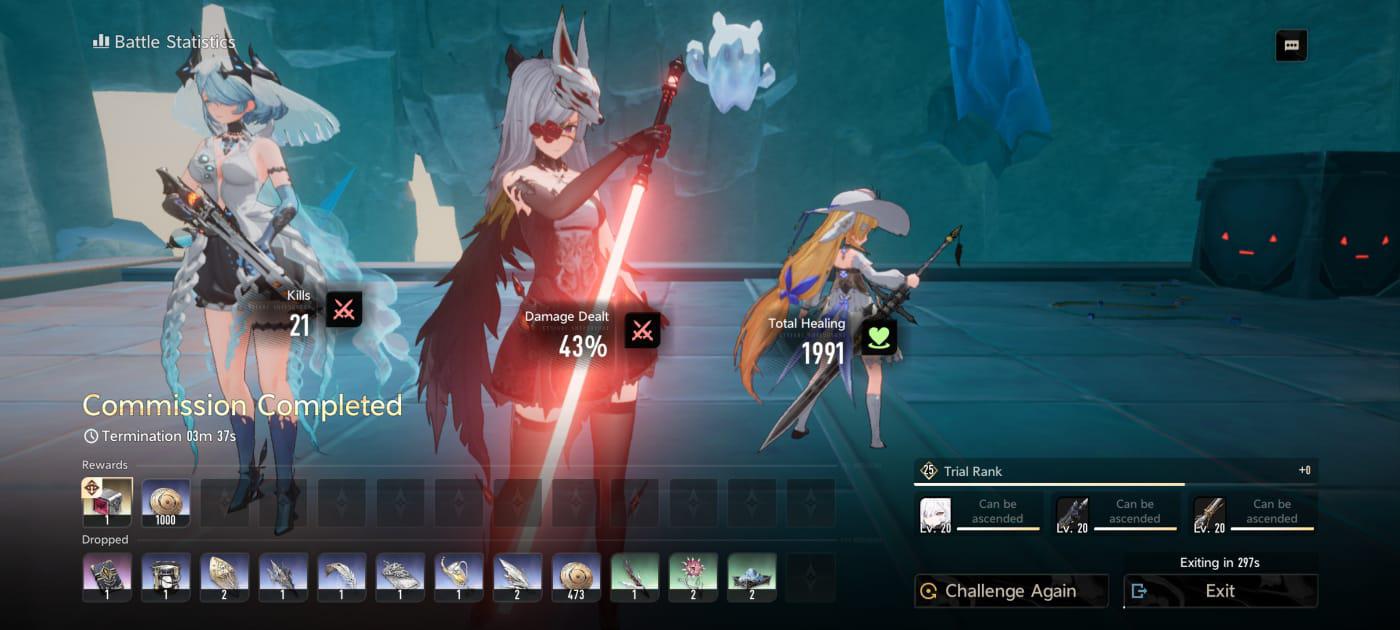The height and width of the screenshot is (630, 1400).
Task: Inspect the blue crystal drop item
Action: click(x=753, y=577)
